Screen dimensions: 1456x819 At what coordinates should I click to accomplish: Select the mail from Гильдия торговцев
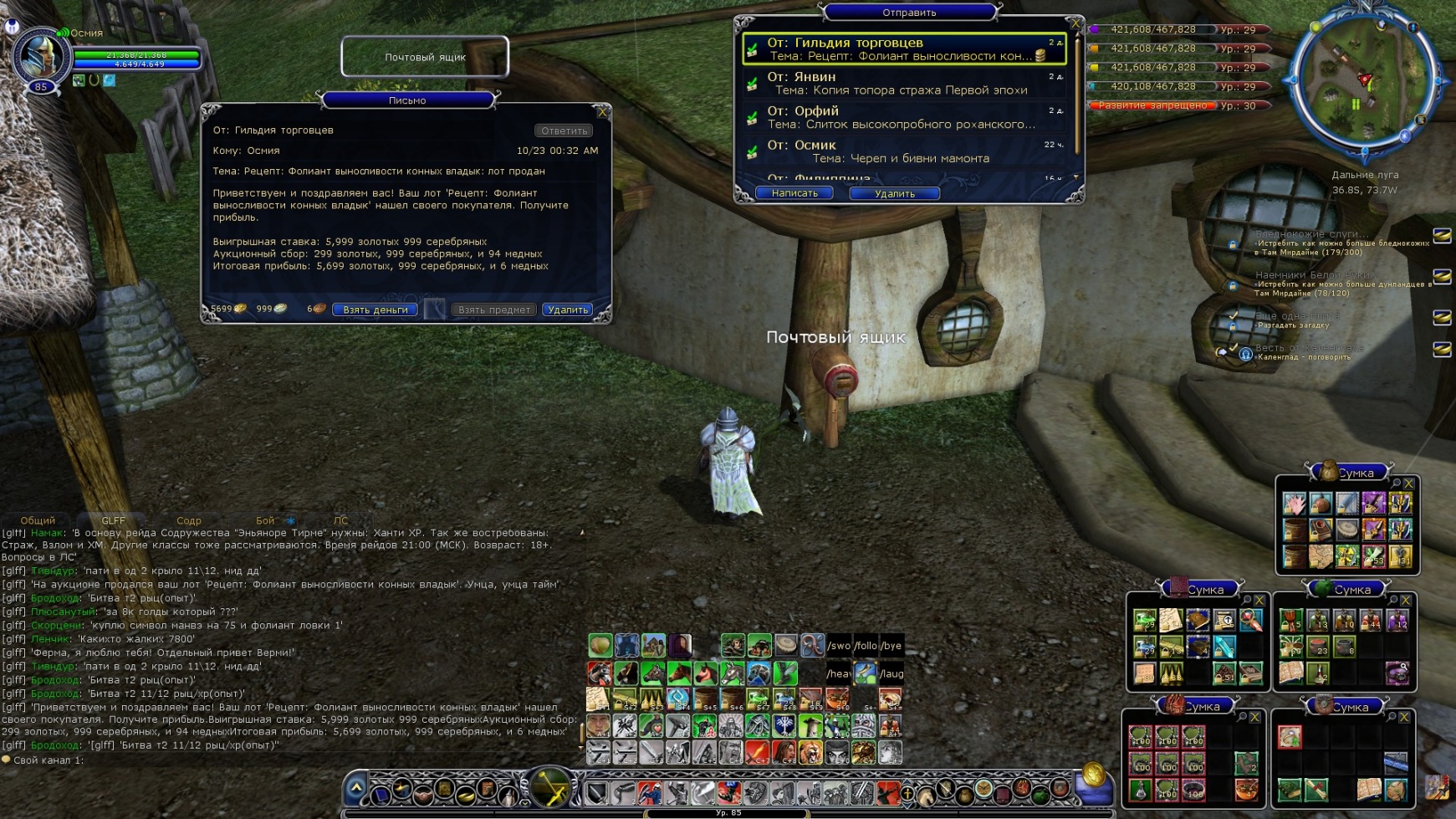pos(903,49)
